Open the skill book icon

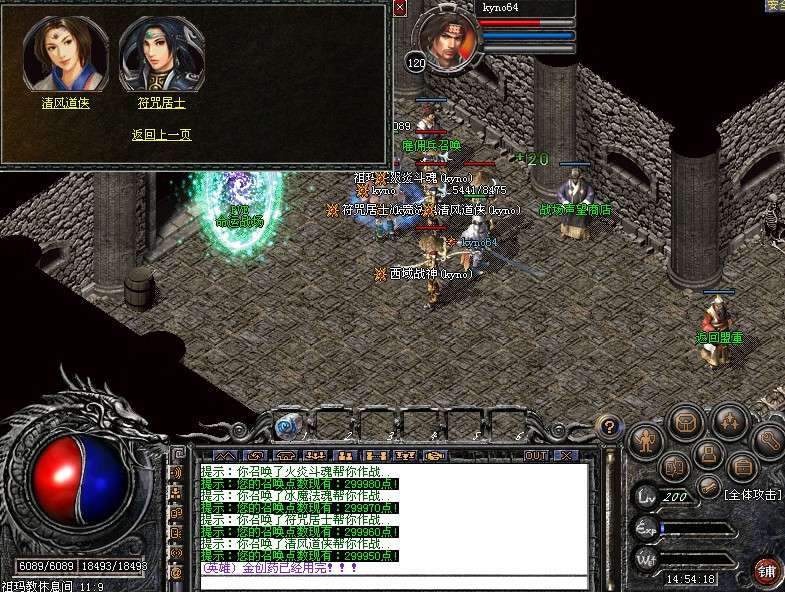674,467
